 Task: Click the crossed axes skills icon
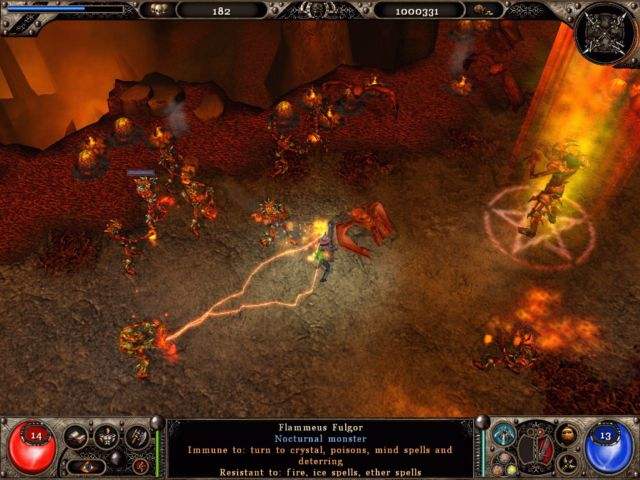tap(136, 437)
